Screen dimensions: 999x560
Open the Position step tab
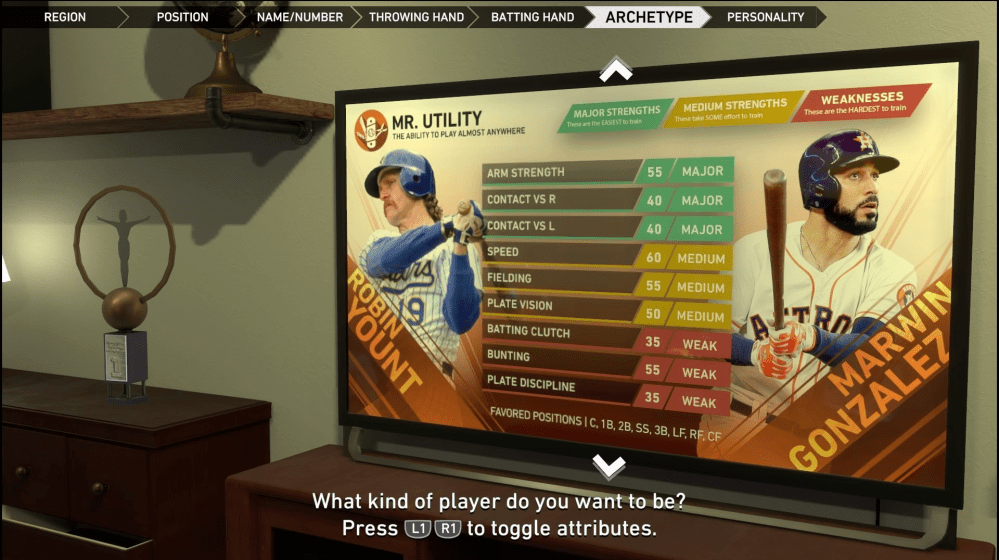click(182, 17)
